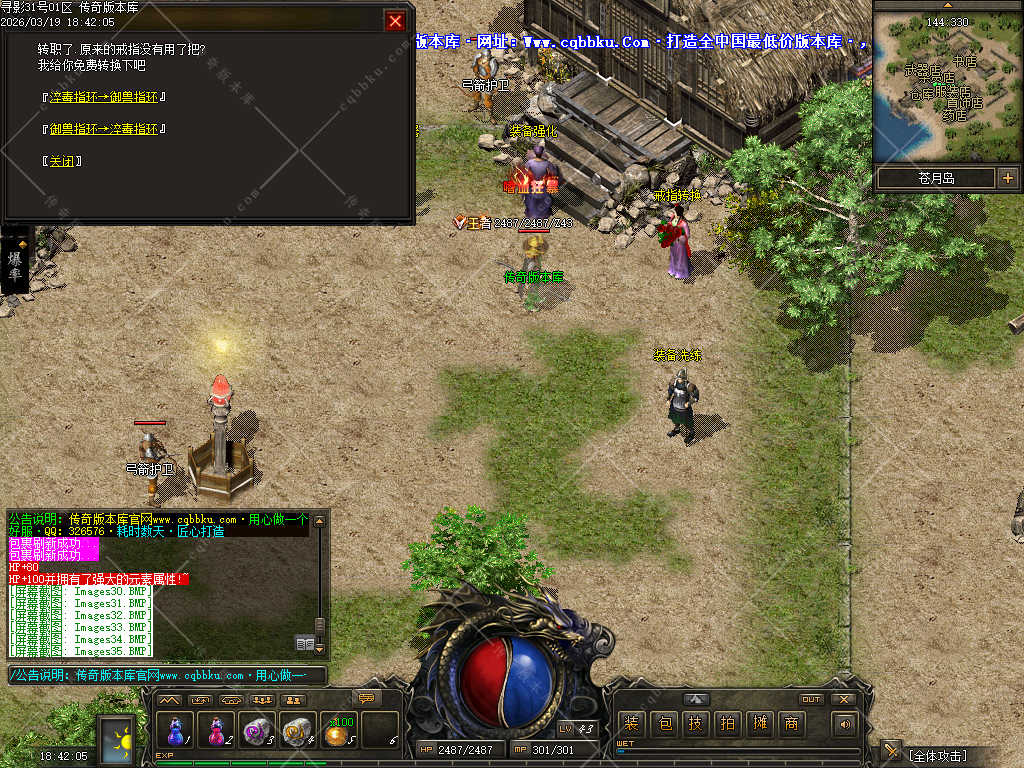The height and width of the screenshot is (768, 1024).
Task: Click the plus button beside 苍月岛
Action: coord(1007,178)
